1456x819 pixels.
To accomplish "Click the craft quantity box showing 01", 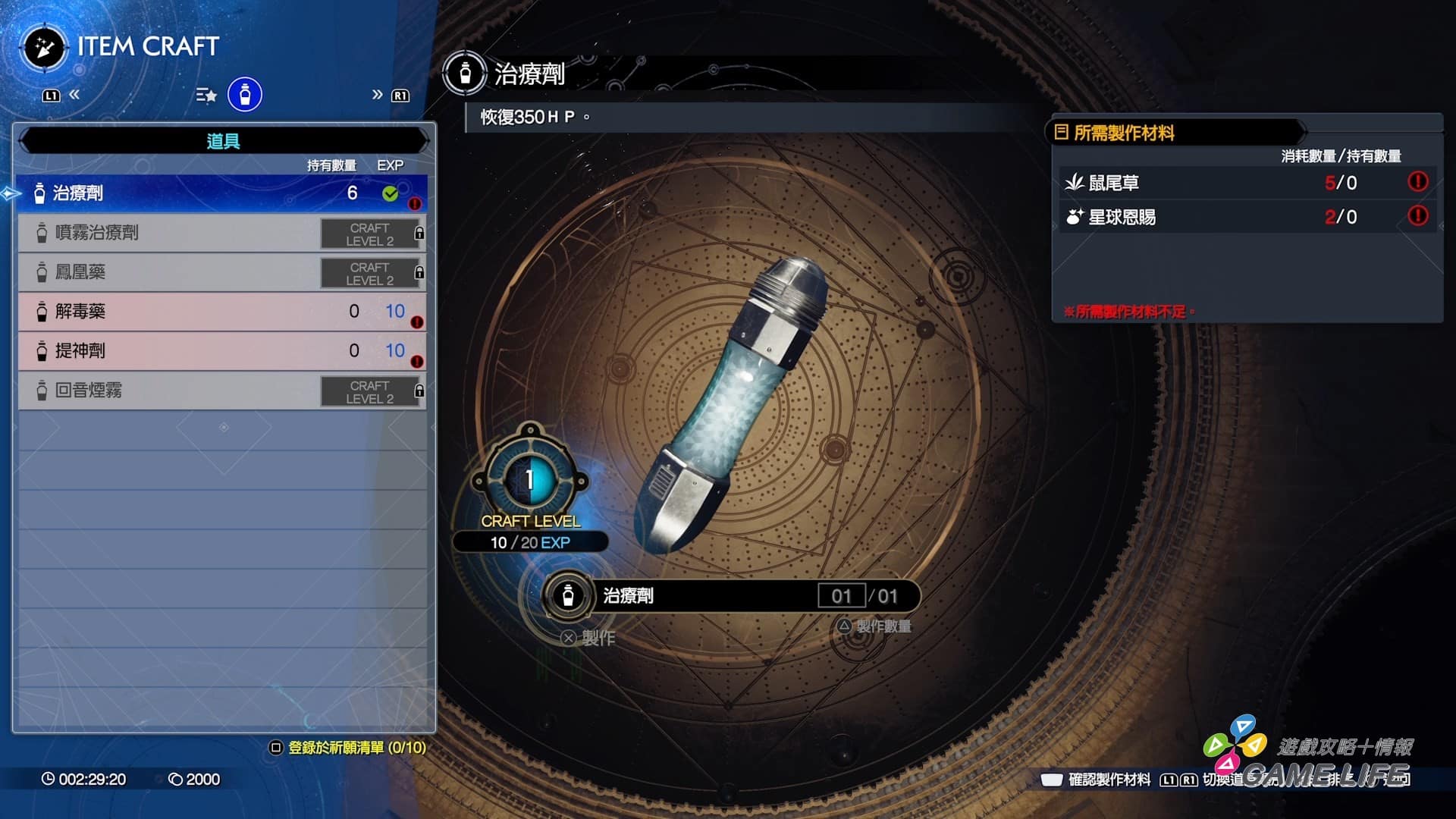I will pos(841,596).
